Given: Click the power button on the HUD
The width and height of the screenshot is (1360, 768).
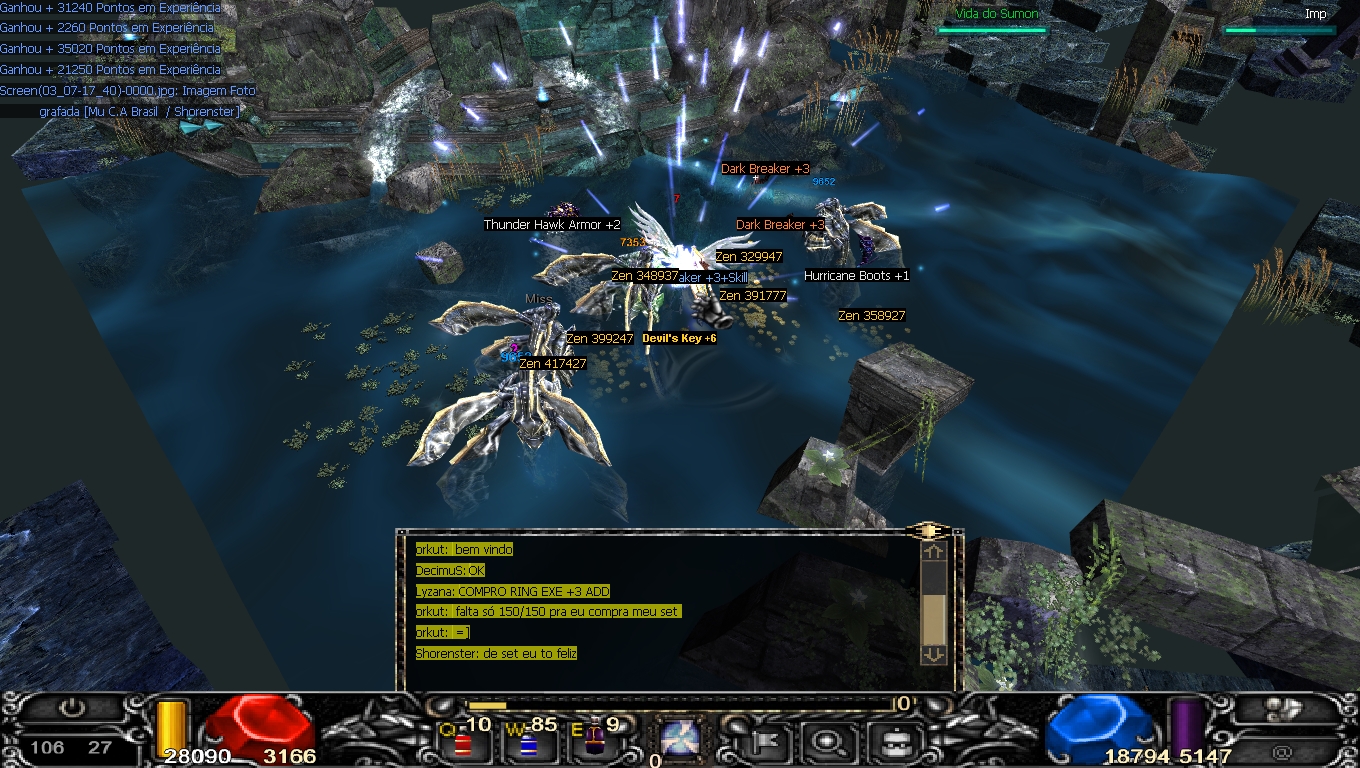Looking at the screenshot, I should [x=71, y=709].
